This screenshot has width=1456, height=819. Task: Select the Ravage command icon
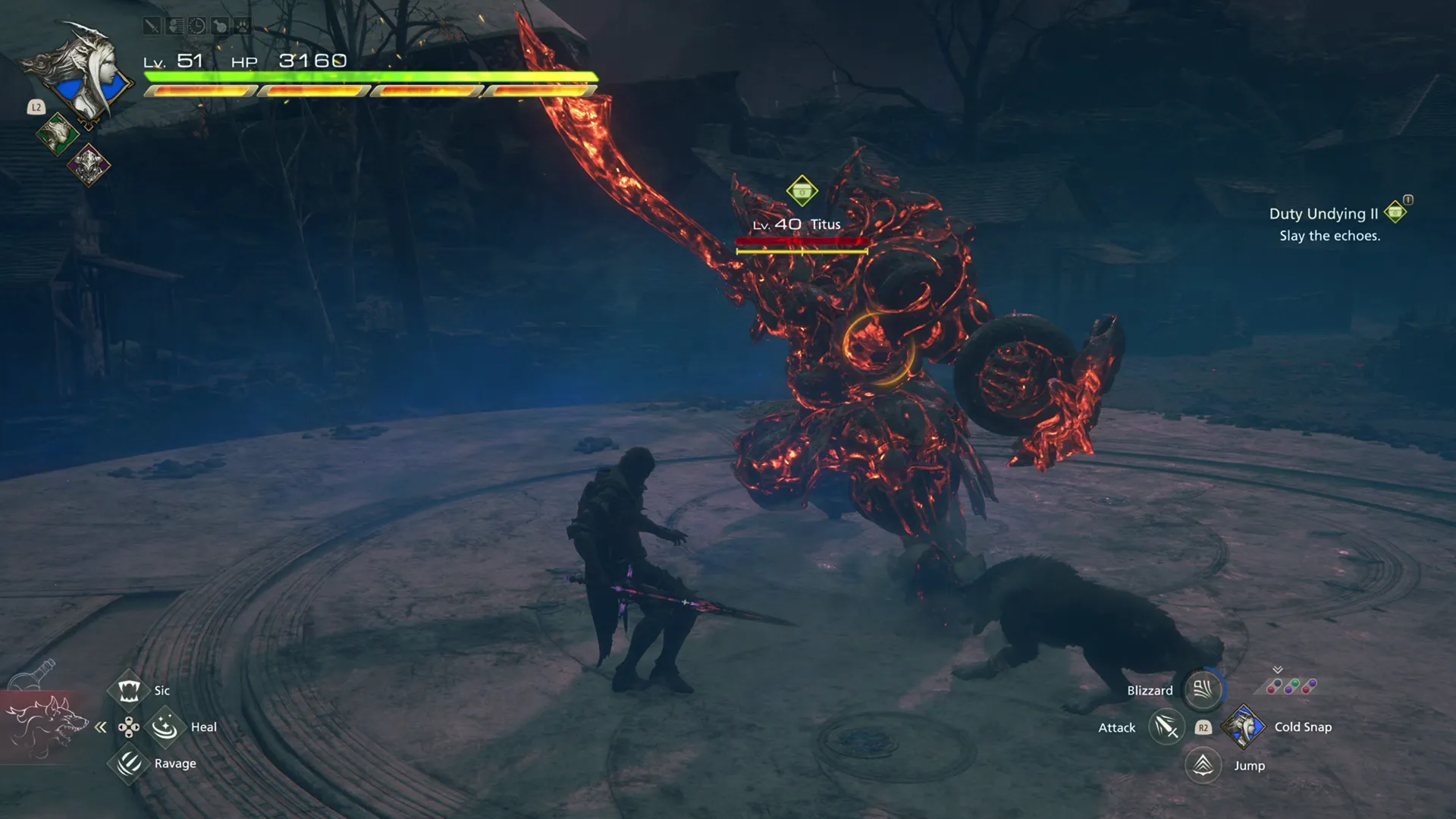(129, 764)
